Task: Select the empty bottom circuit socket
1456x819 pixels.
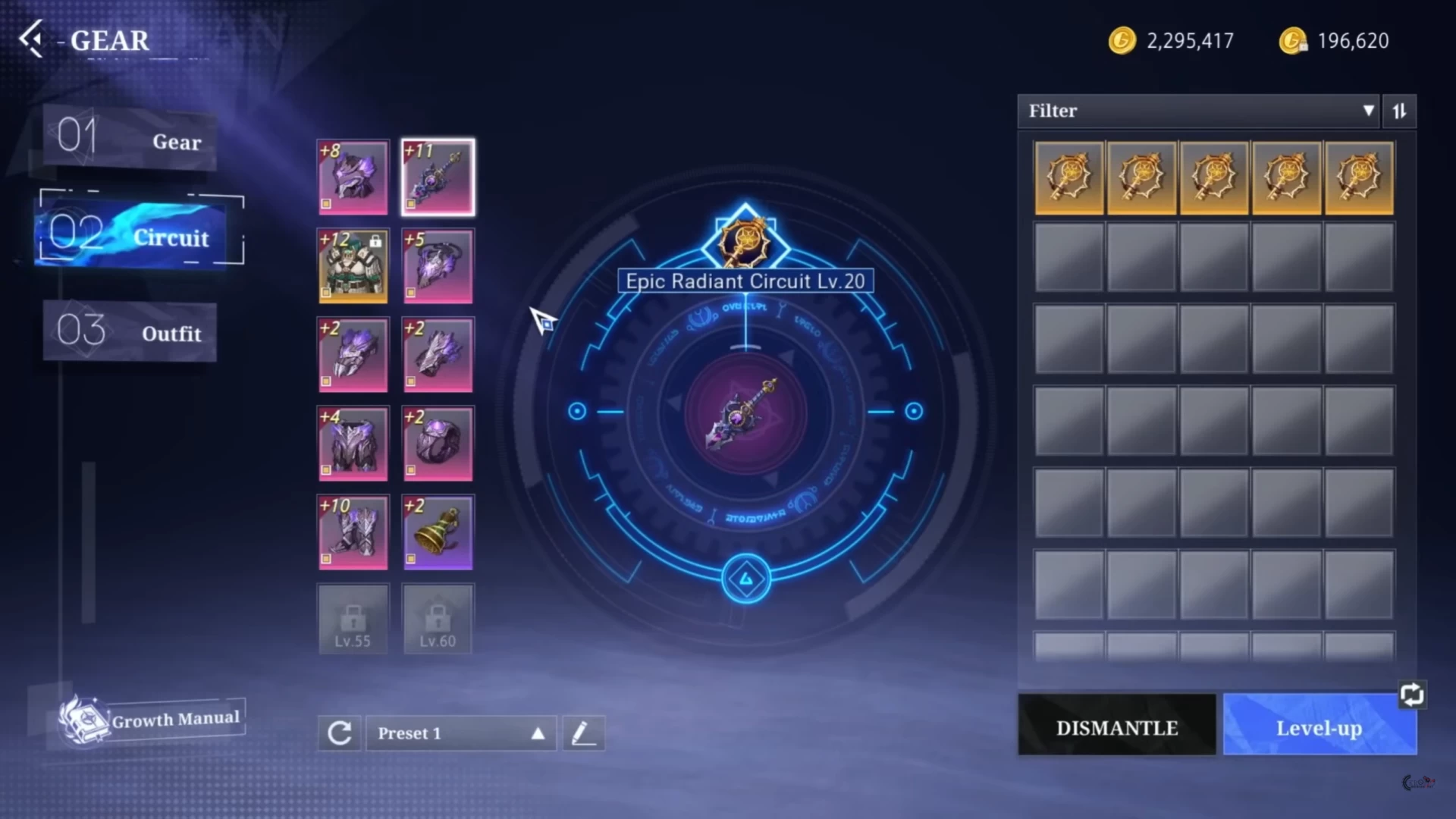Action: 745,579
